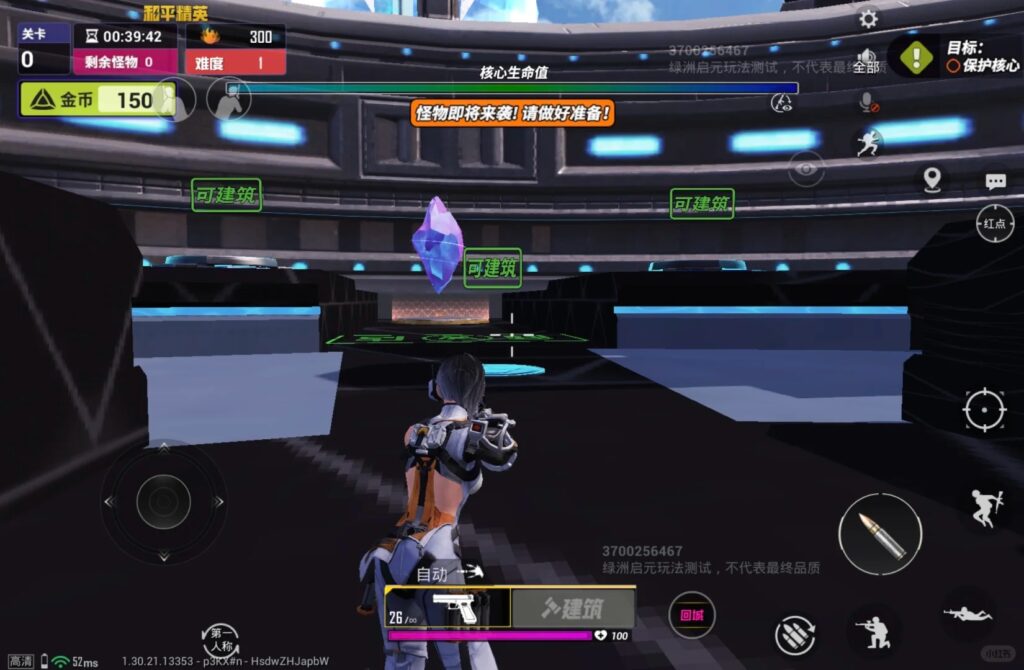This screenshot has width=1024, height=670.
Task: Toggle the prone stance icon
Action: coord(967,613)
